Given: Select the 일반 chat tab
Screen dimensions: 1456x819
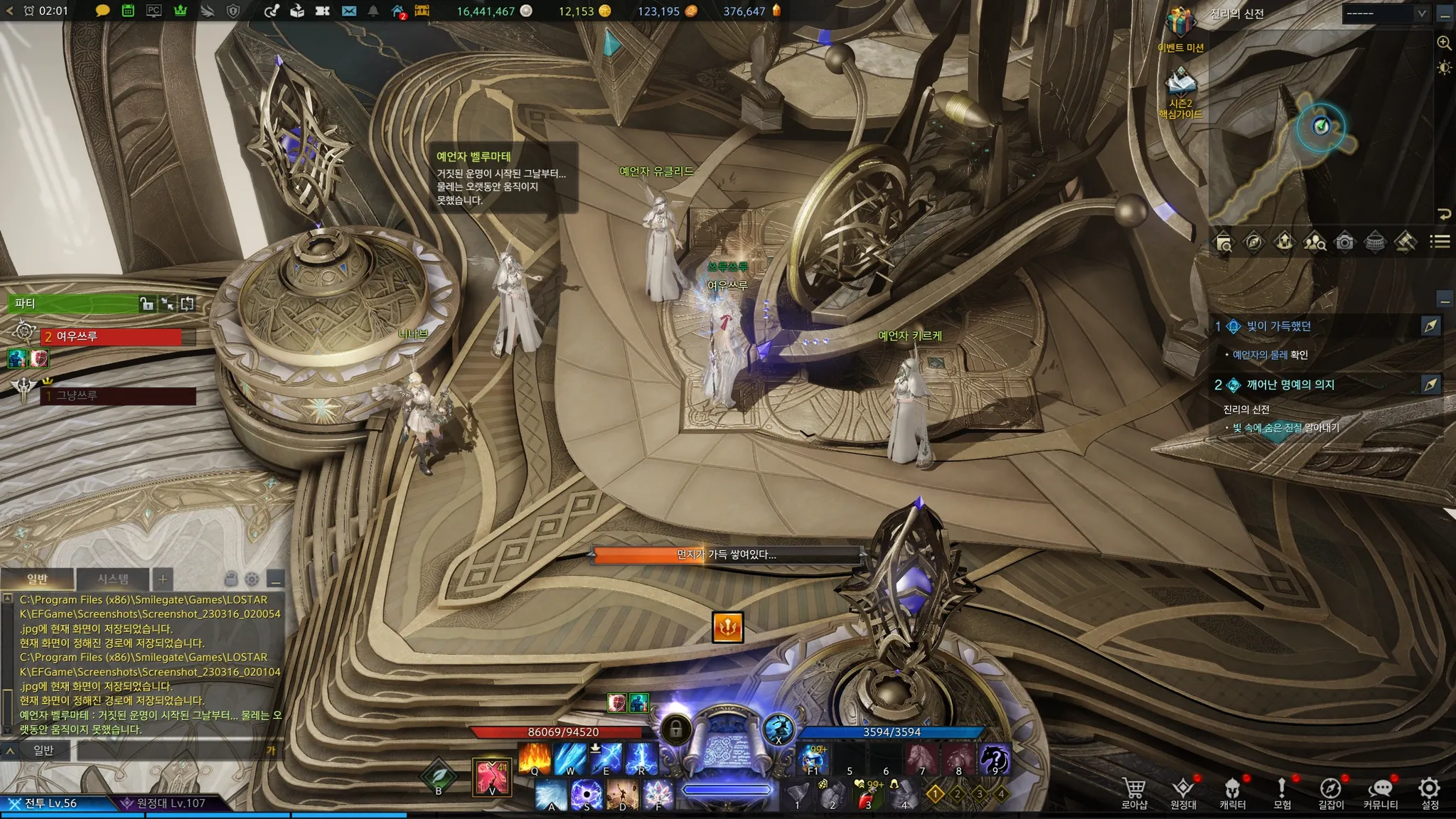Looking at the screenshot, I should pyautogui.click(x=38, y=579).
